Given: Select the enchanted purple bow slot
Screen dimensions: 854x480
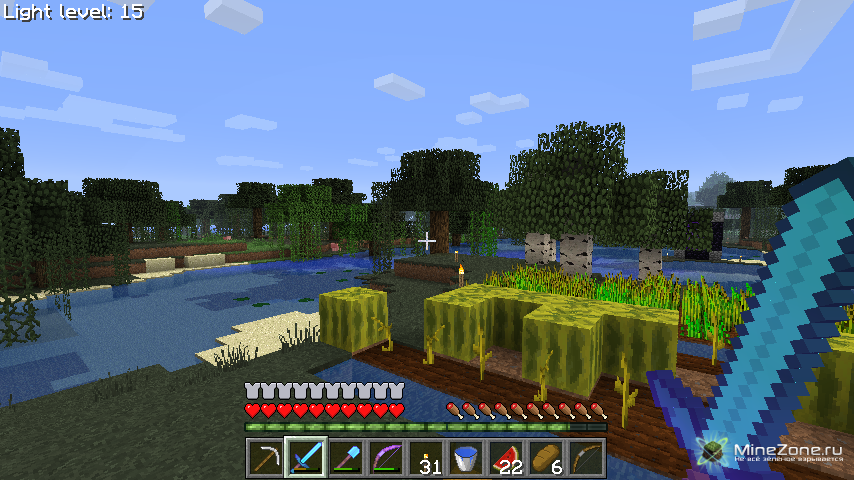Looking at the screenshot, I should point(385,458).
